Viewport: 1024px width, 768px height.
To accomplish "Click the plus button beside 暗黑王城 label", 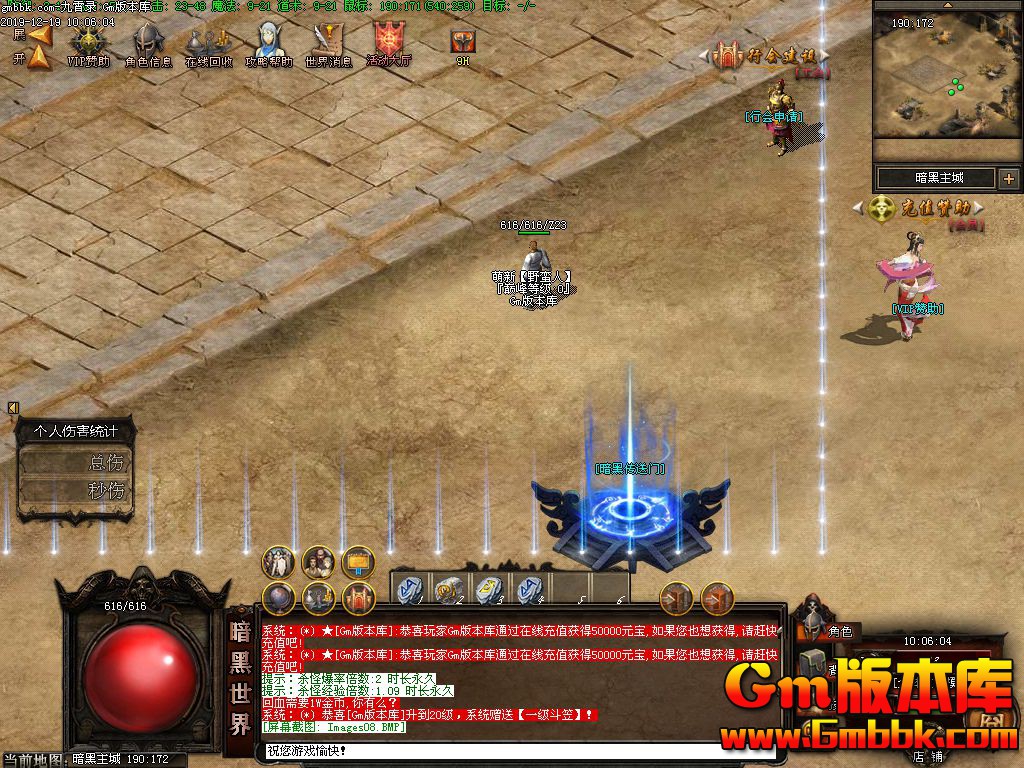I will click(x=1008, y=179).
